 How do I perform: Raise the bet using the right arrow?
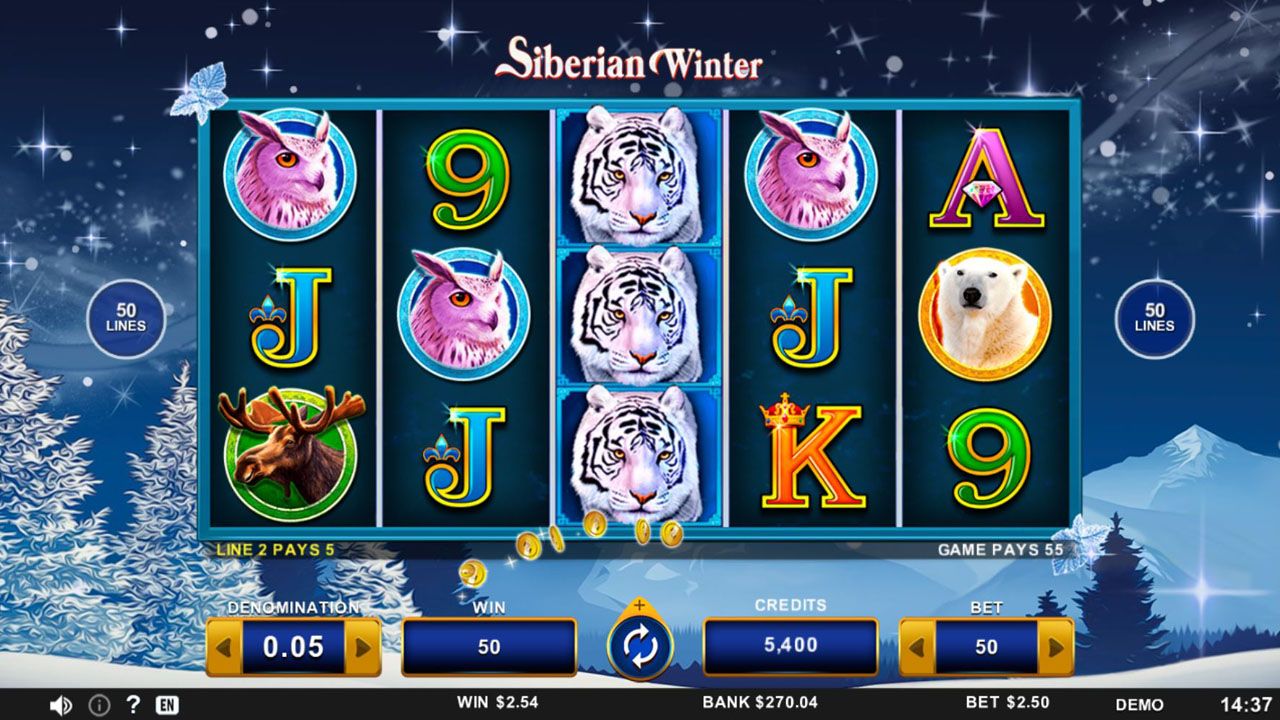click(x=1055, y=648)
